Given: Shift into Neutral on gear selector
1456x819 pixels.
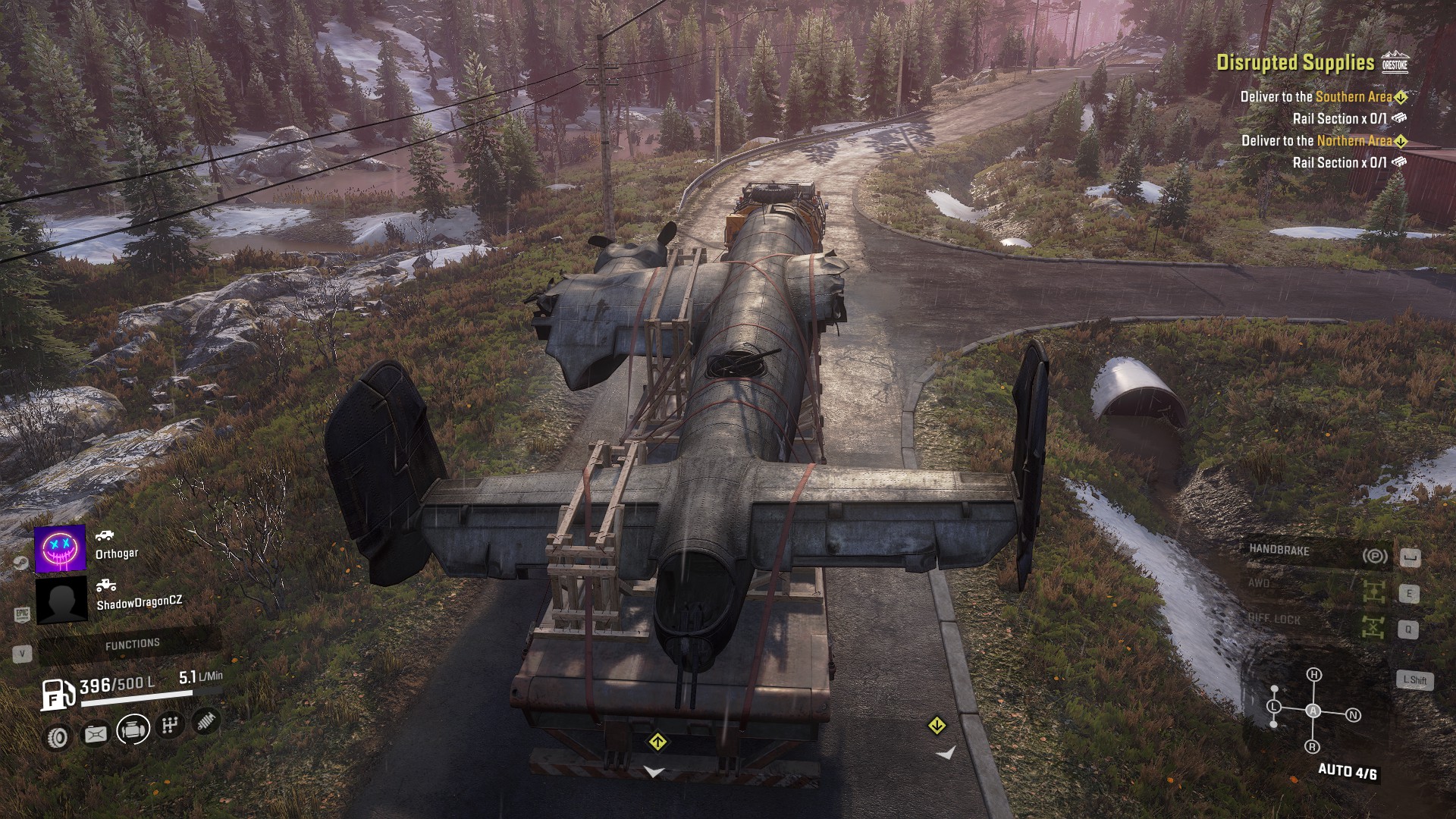Looking at the screenshot, I should (x=1353, y=715).
